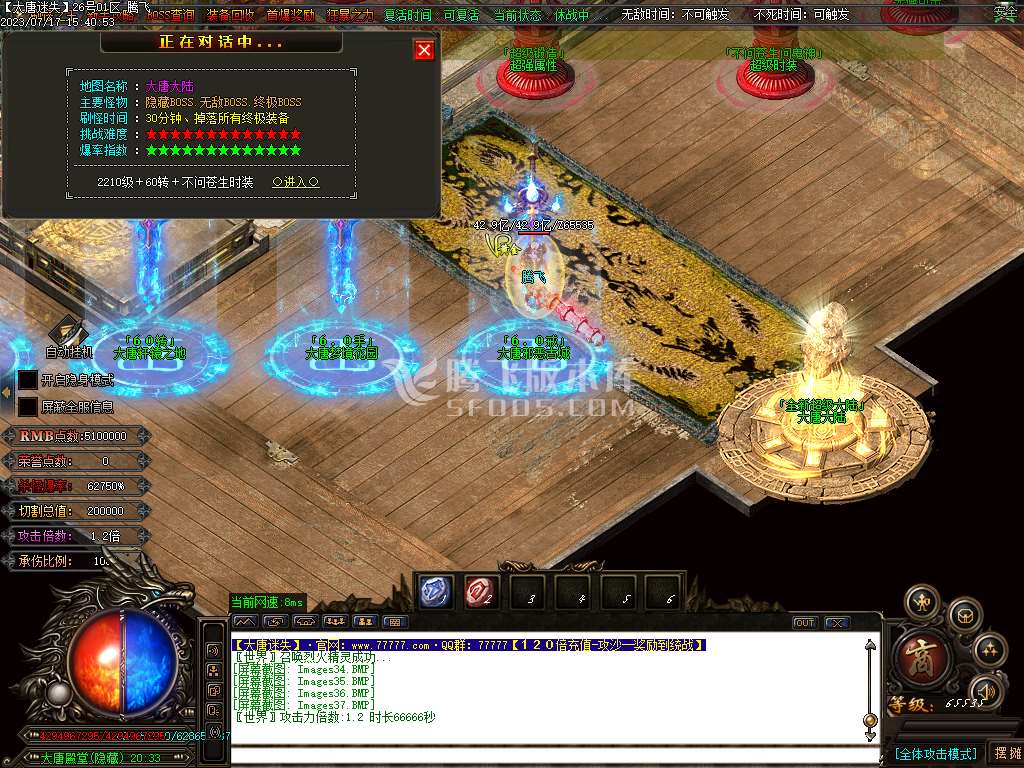Toggle the 屏蔽全服信息 checkbox
The image size is (1024, 768).
28,407
